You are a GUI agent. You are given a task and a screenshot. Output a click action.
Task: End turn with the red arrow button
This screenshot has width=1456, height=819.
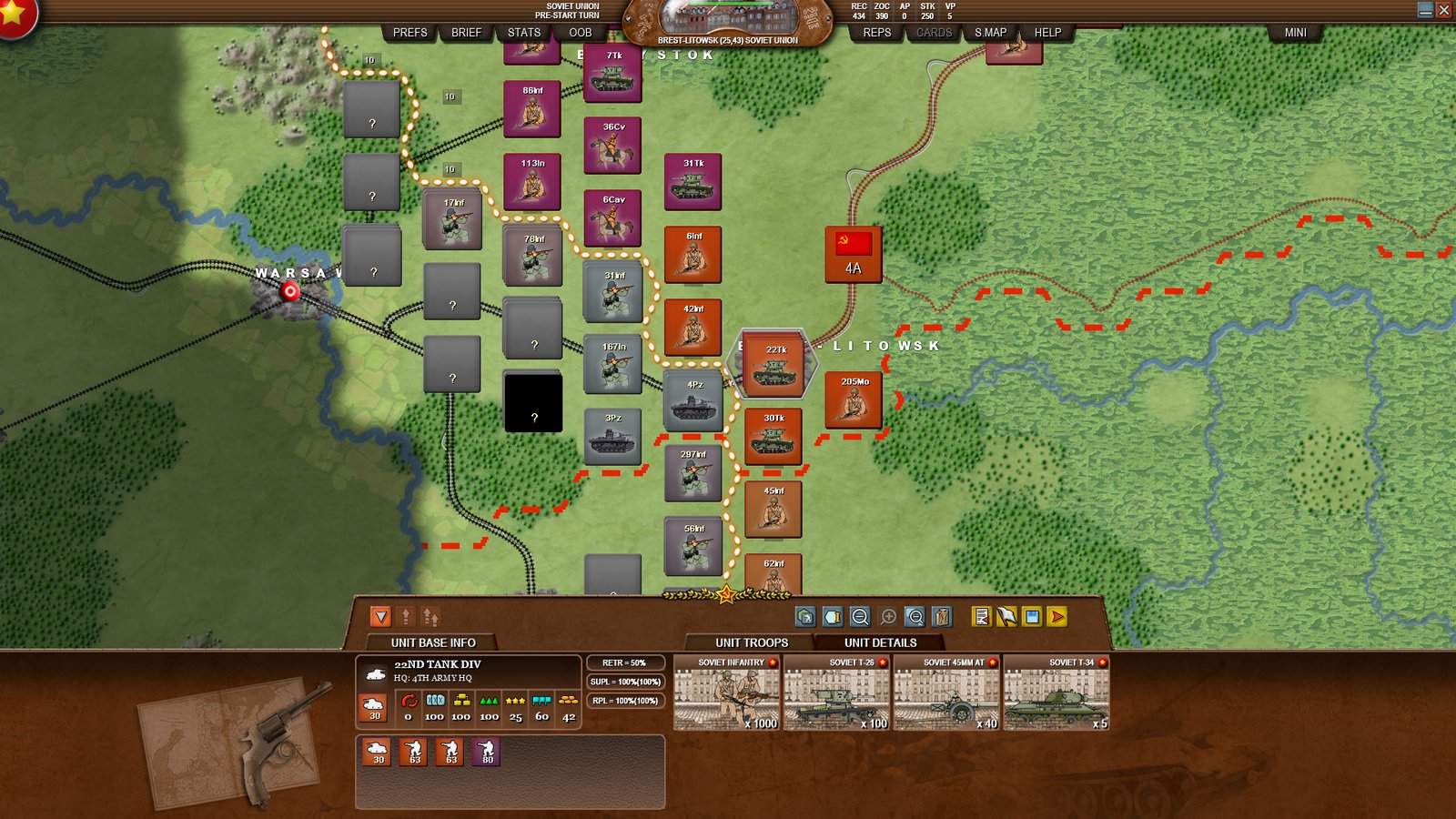[x=1057, y=617]
